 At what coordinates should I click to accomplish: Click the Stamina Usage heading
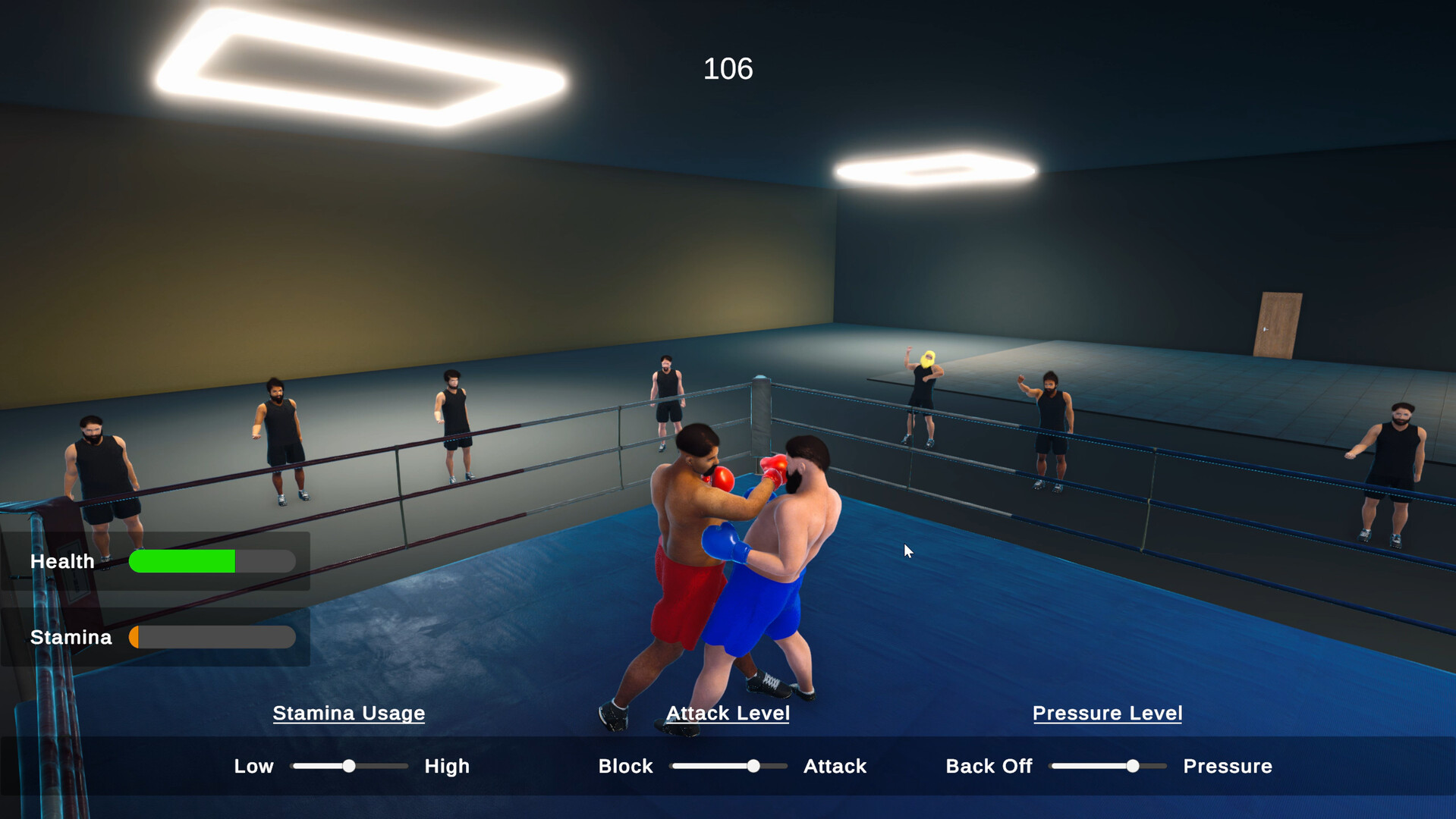349,713
